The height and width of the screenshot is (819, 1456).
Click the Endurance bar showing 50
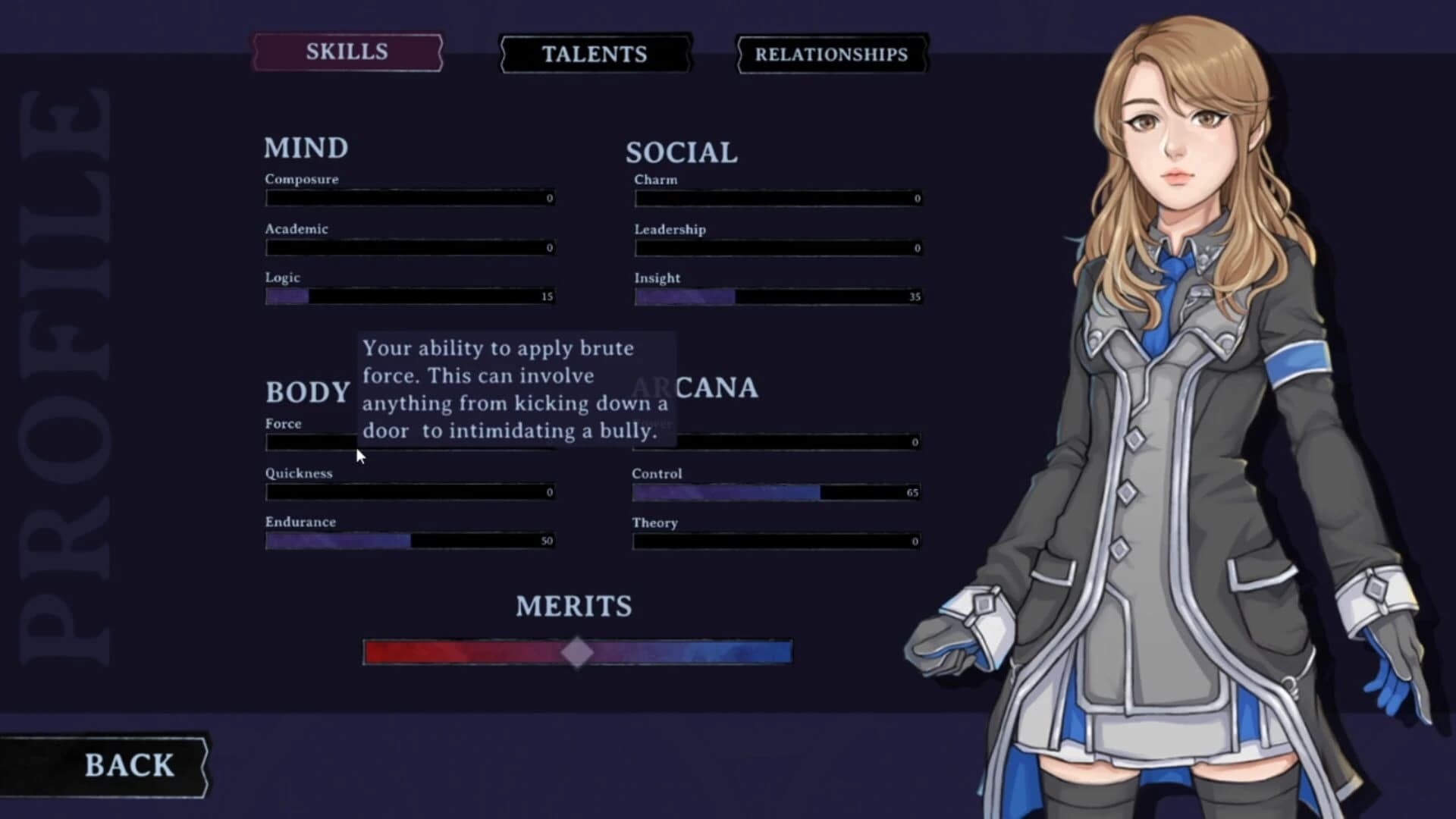click(x=409, y=539)
